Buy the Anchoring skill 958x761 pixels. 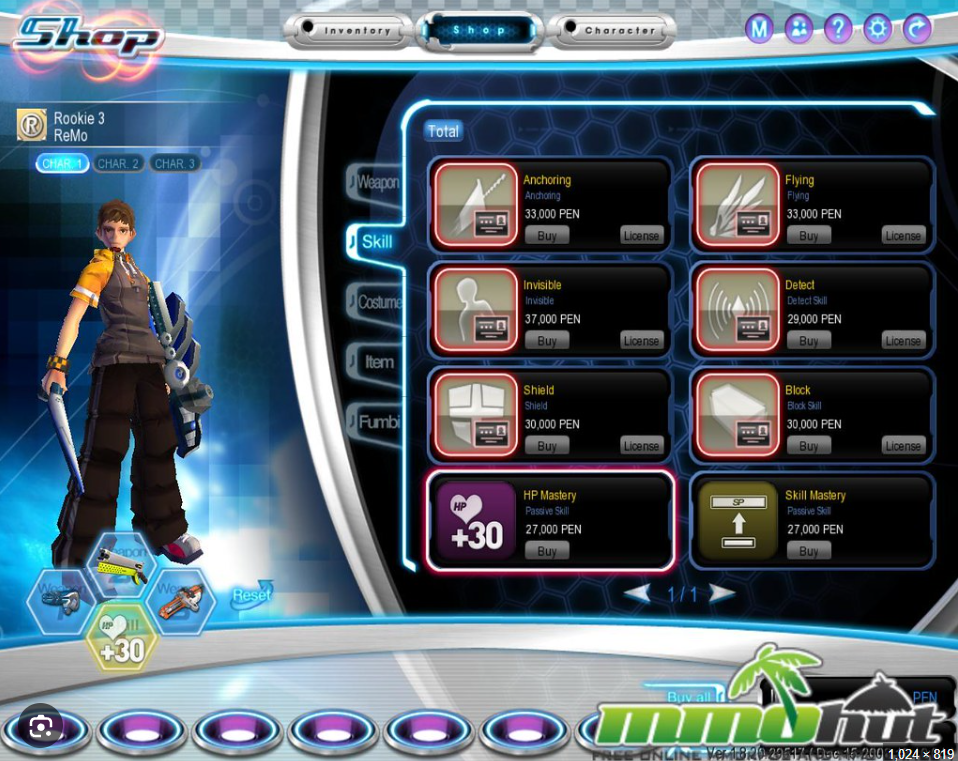point(547,236)
